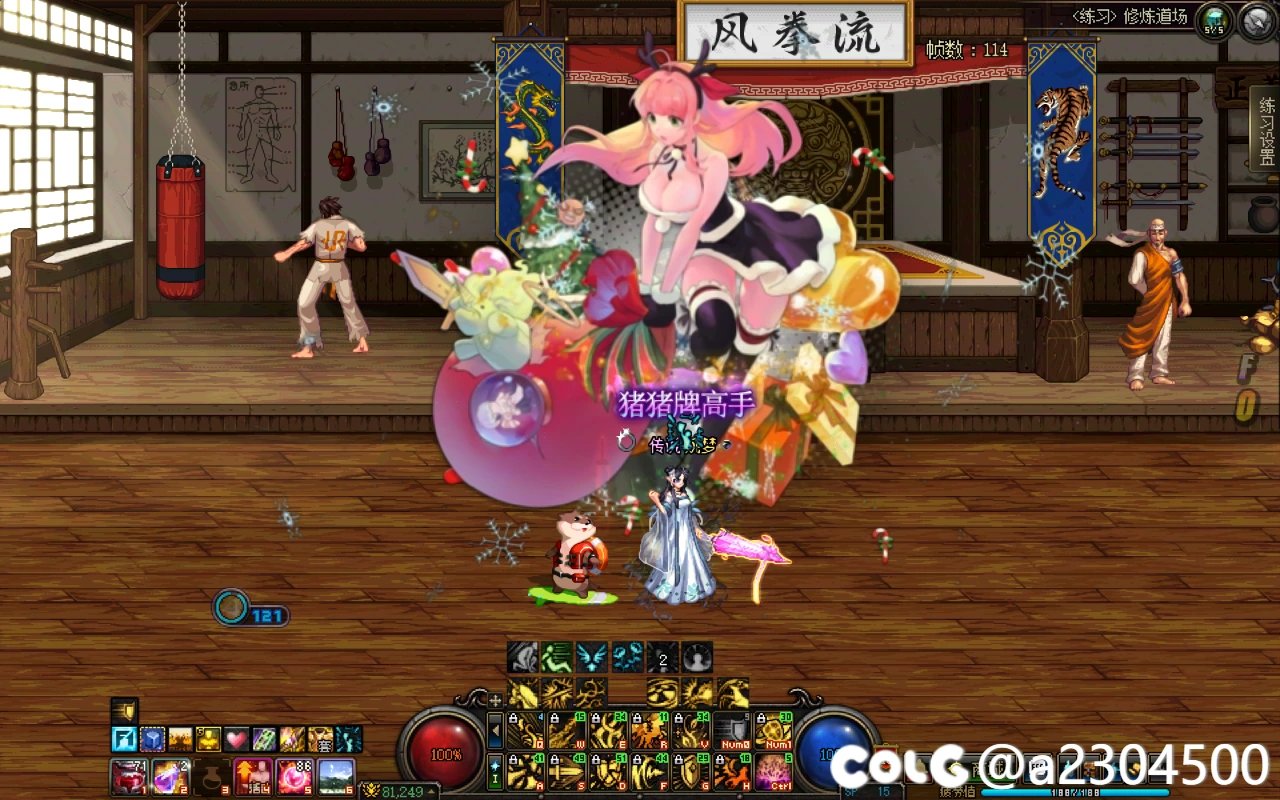Click the red HP orb showing 100%
Screen dimensions: 1280x800
click(443, 750)
